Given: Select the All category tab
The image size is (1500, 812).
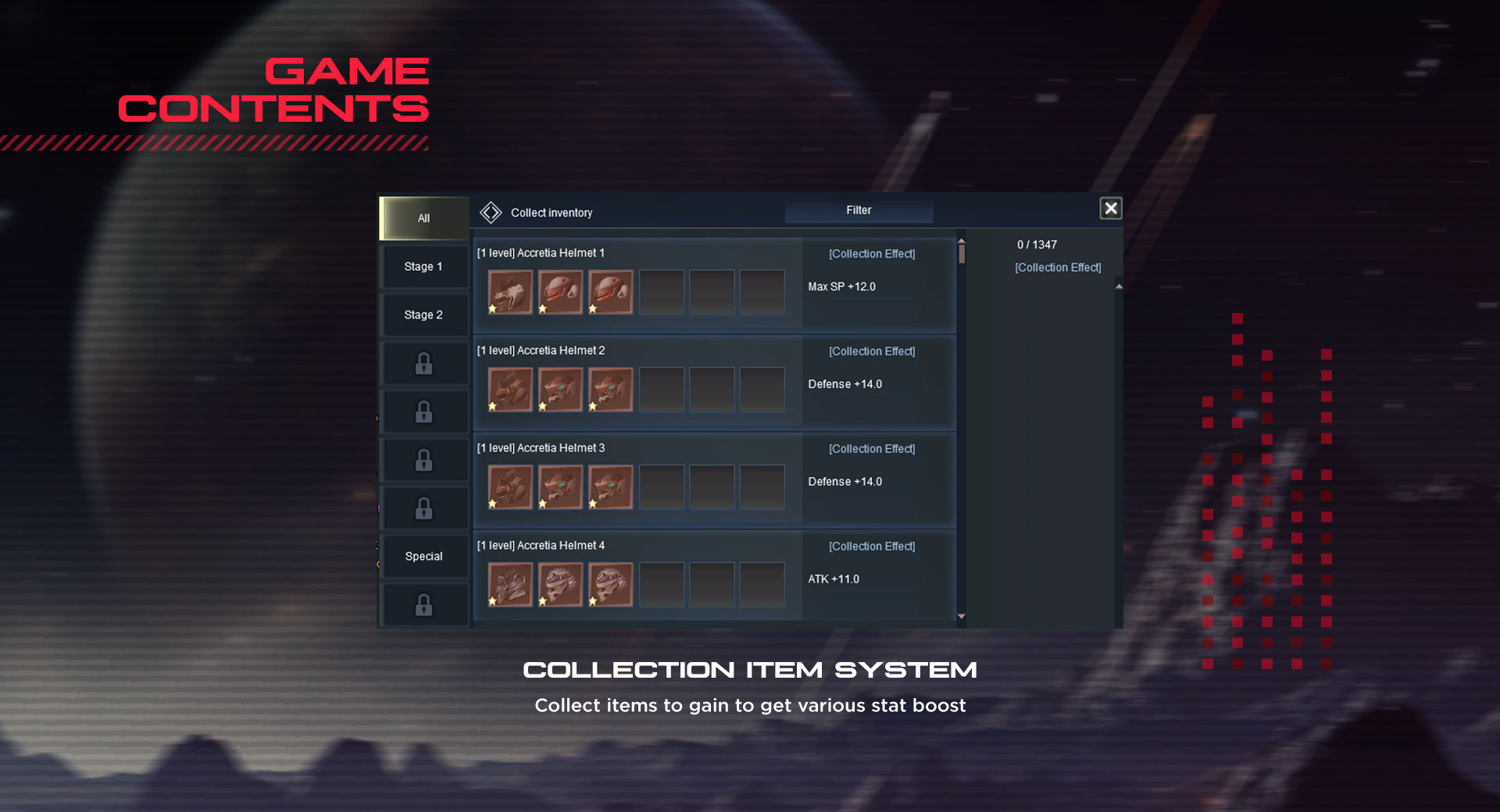Looking at the screenshot, I should 423,219.
